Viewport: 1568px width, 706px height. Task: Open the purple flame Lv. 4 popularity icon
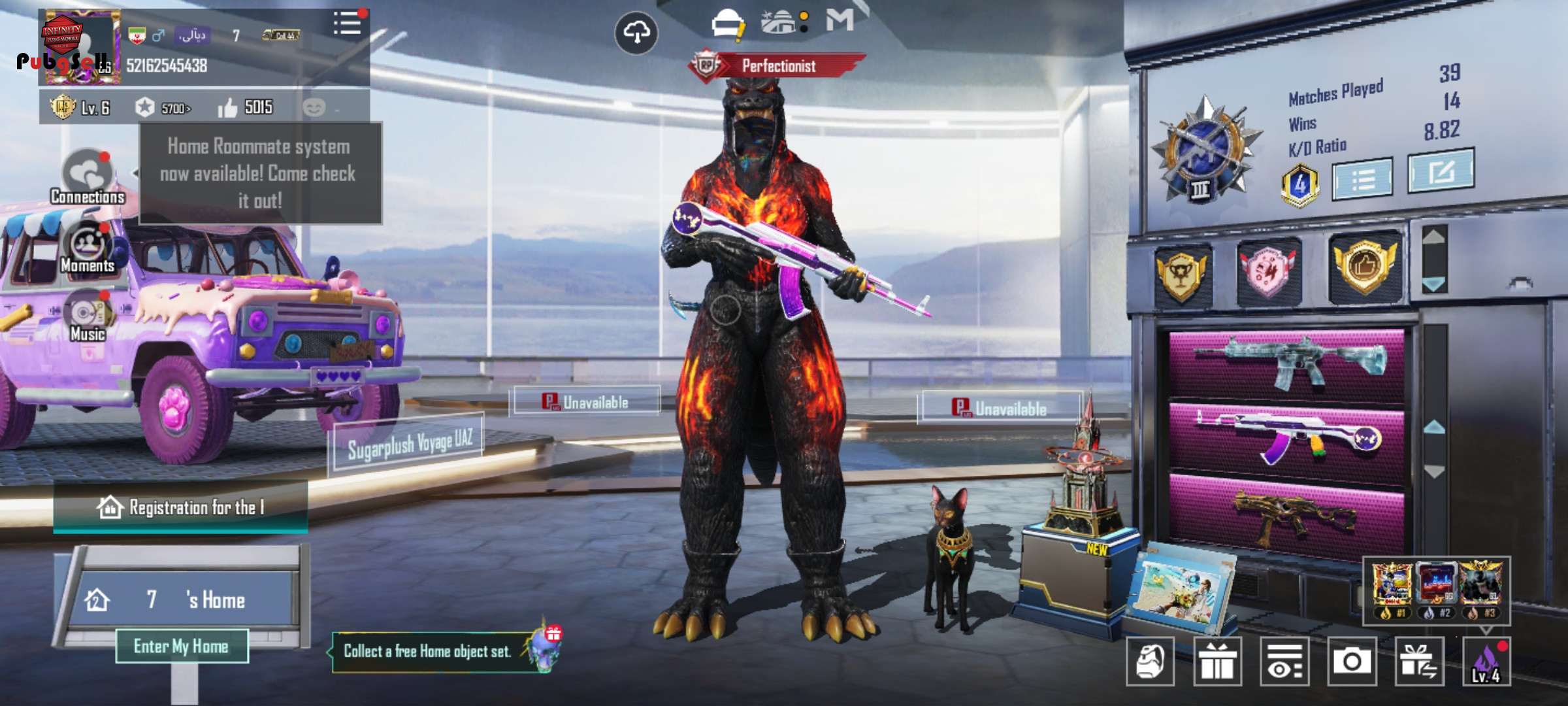coord(1486,662)
